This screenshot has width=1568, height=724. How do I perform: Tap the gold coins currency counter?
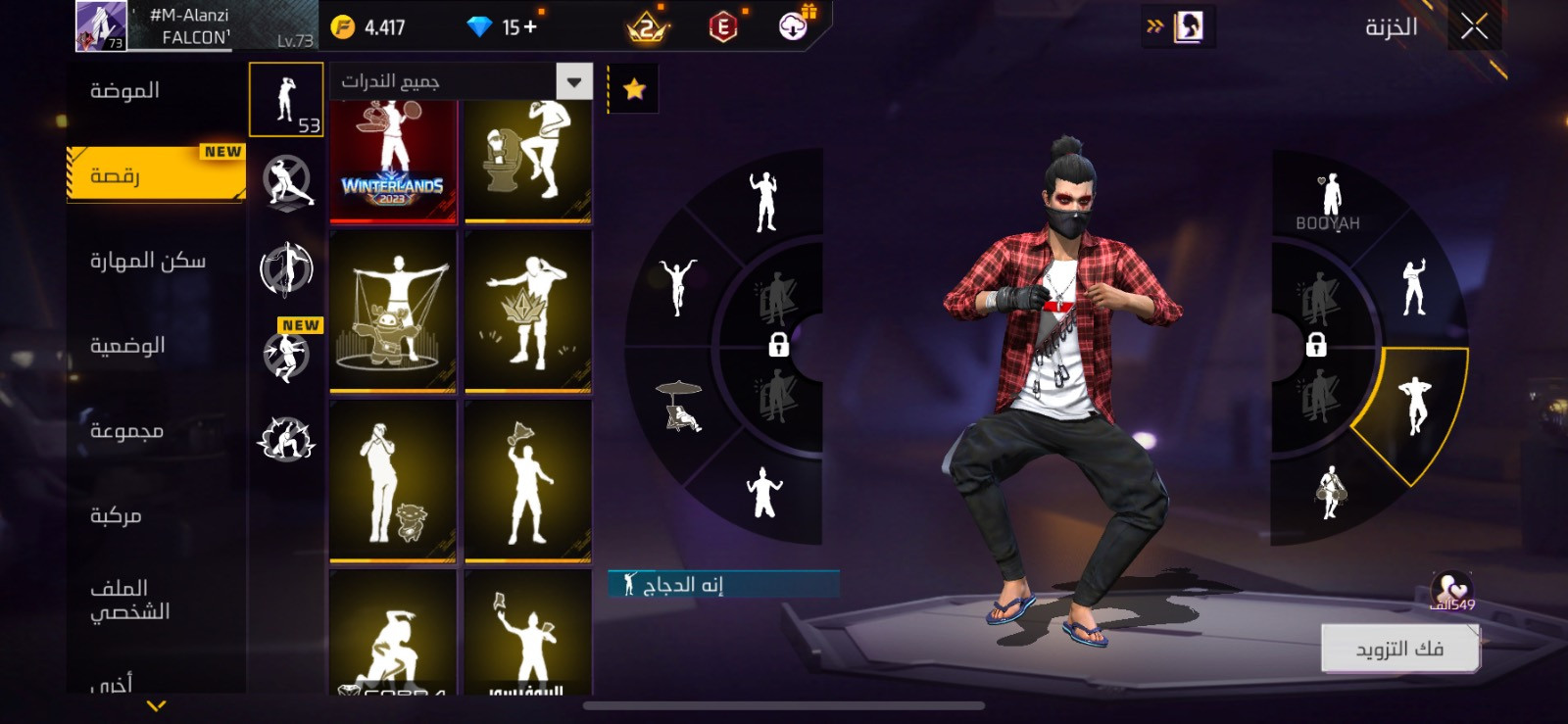tap(368, 27)
